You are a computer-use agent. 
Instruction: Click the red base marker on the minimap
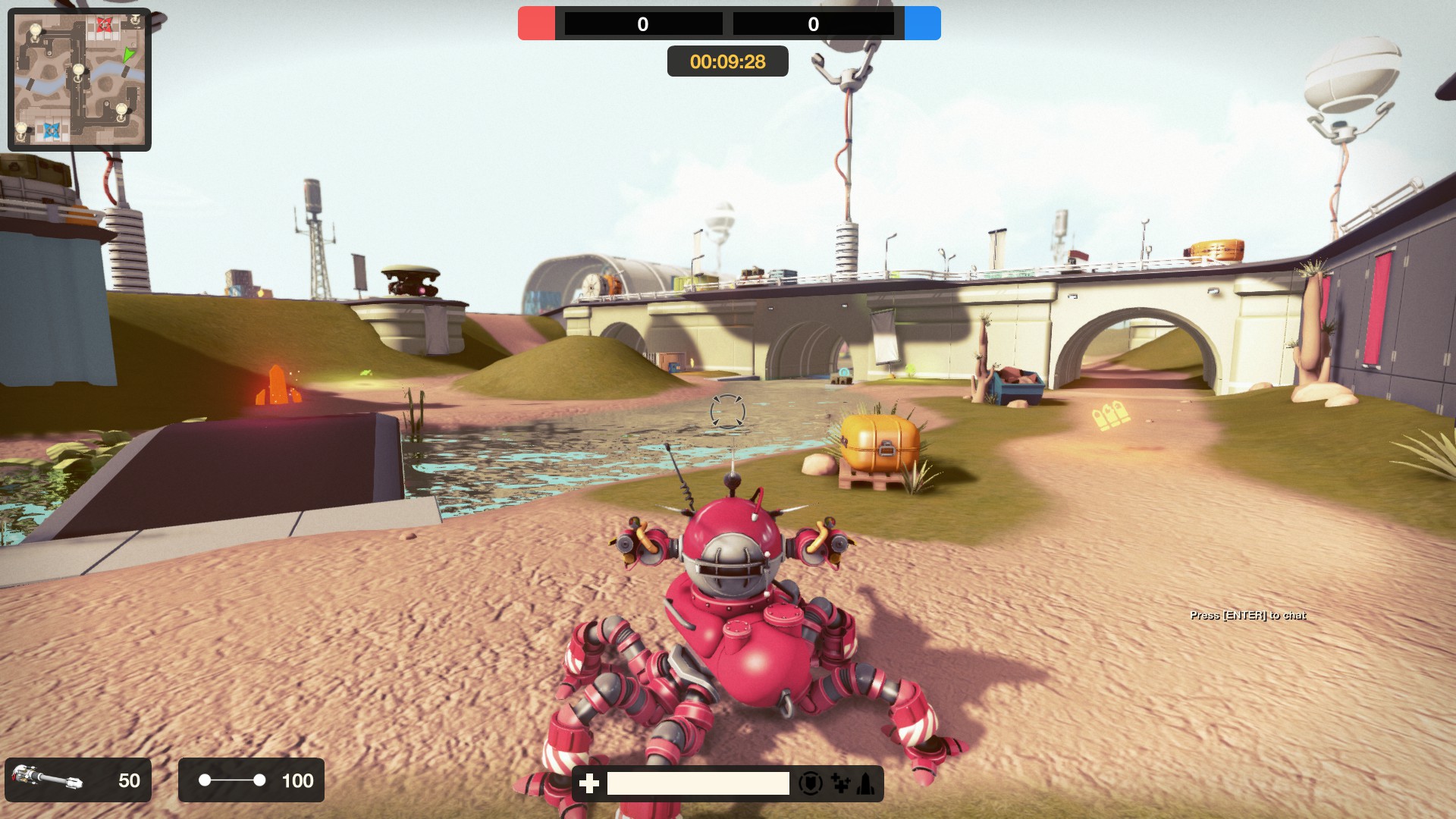pos(104,25)
